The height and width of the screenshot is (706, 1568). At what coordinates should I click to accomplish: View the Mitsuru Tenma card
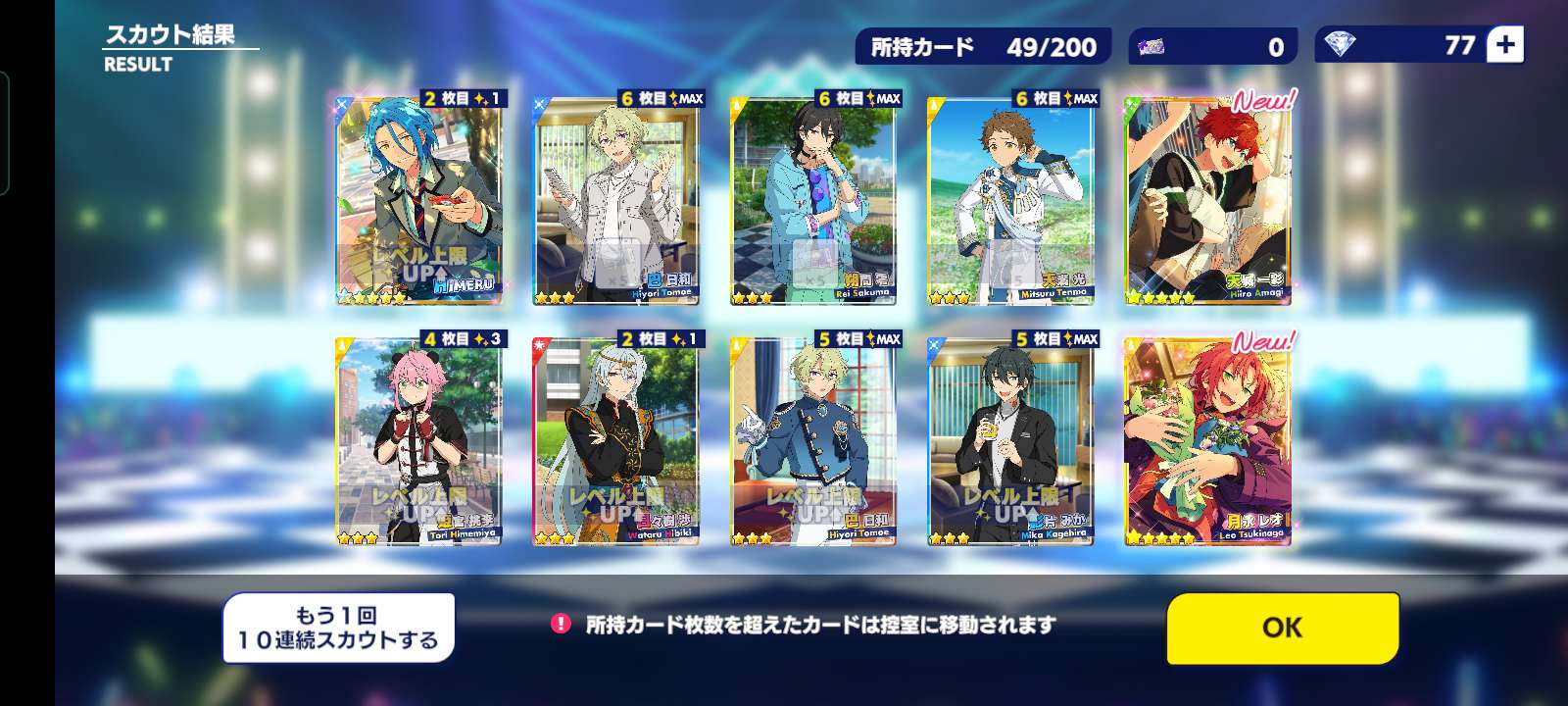click(1010, 201)
